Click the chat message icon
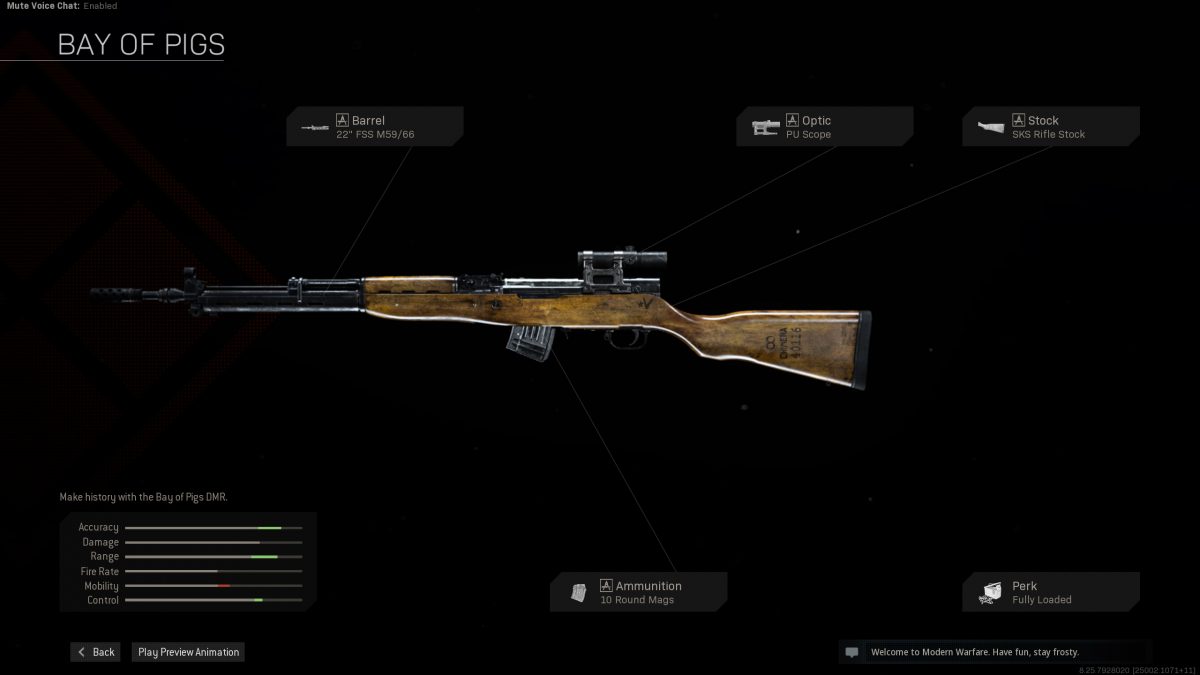The image size is (1200, 675). pyautogui.click(x=852, y=652)
